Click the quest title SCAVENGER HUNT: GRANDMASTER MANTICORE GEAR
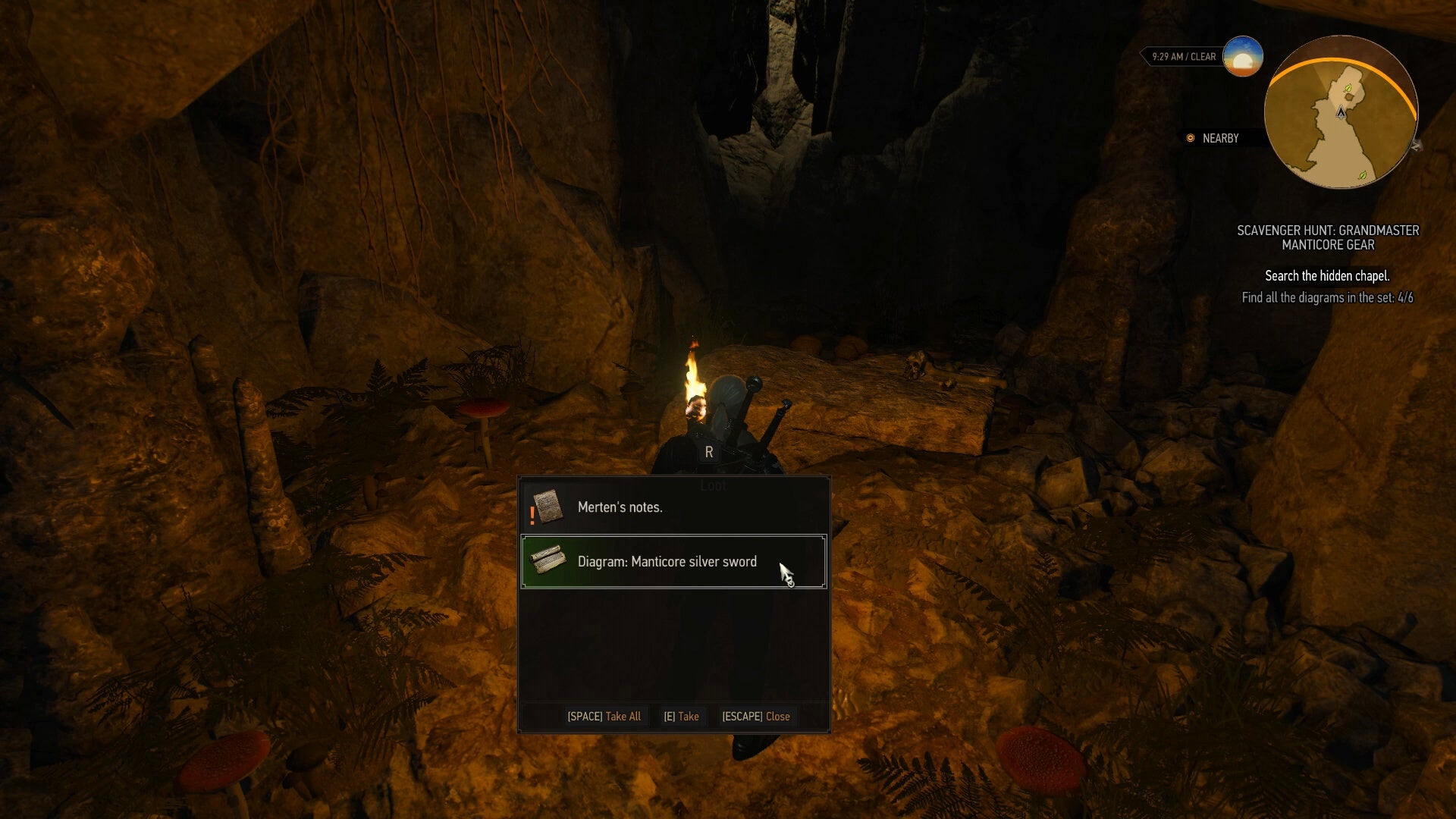 1329,238
